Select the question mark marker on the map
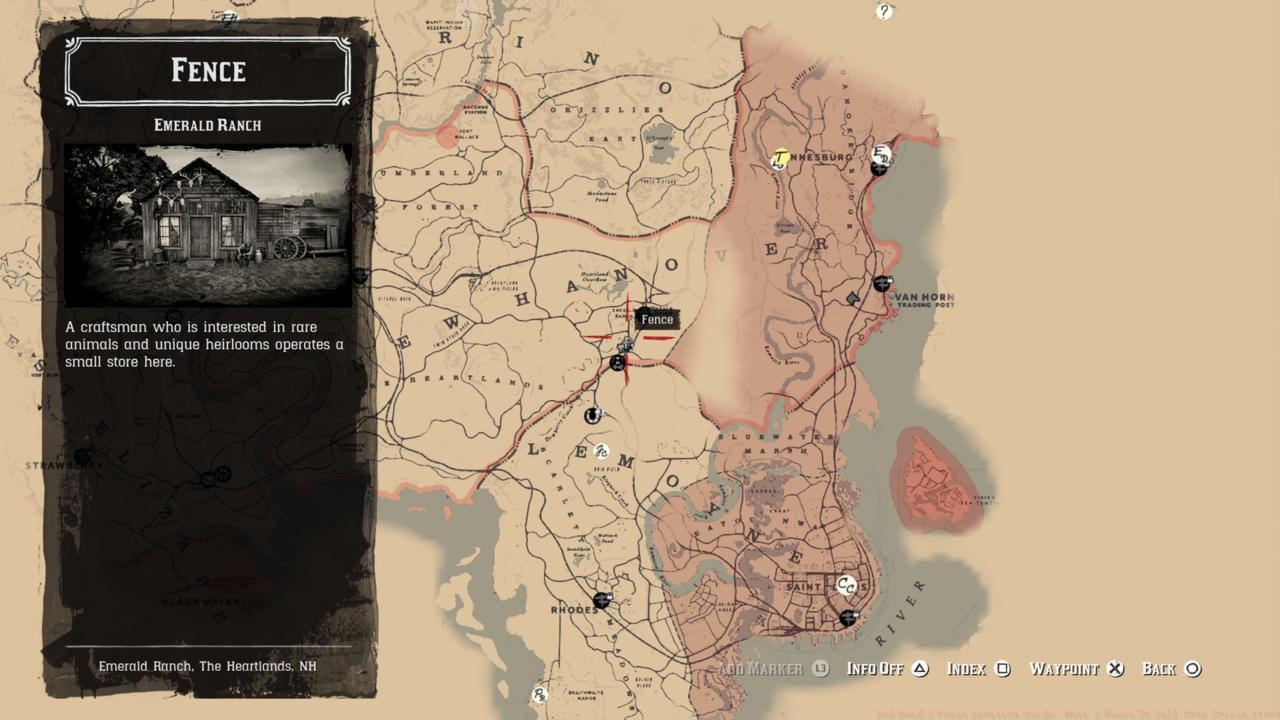 click(884, 12)
